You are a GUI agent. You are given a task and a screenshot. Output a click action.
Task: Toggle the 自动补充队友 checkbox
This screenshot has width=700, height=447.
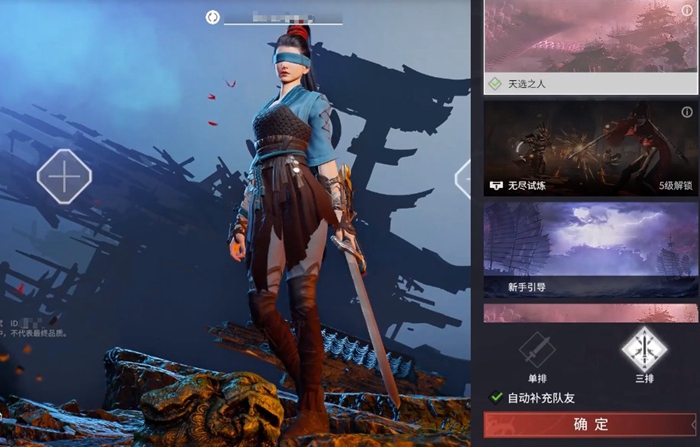497,398
